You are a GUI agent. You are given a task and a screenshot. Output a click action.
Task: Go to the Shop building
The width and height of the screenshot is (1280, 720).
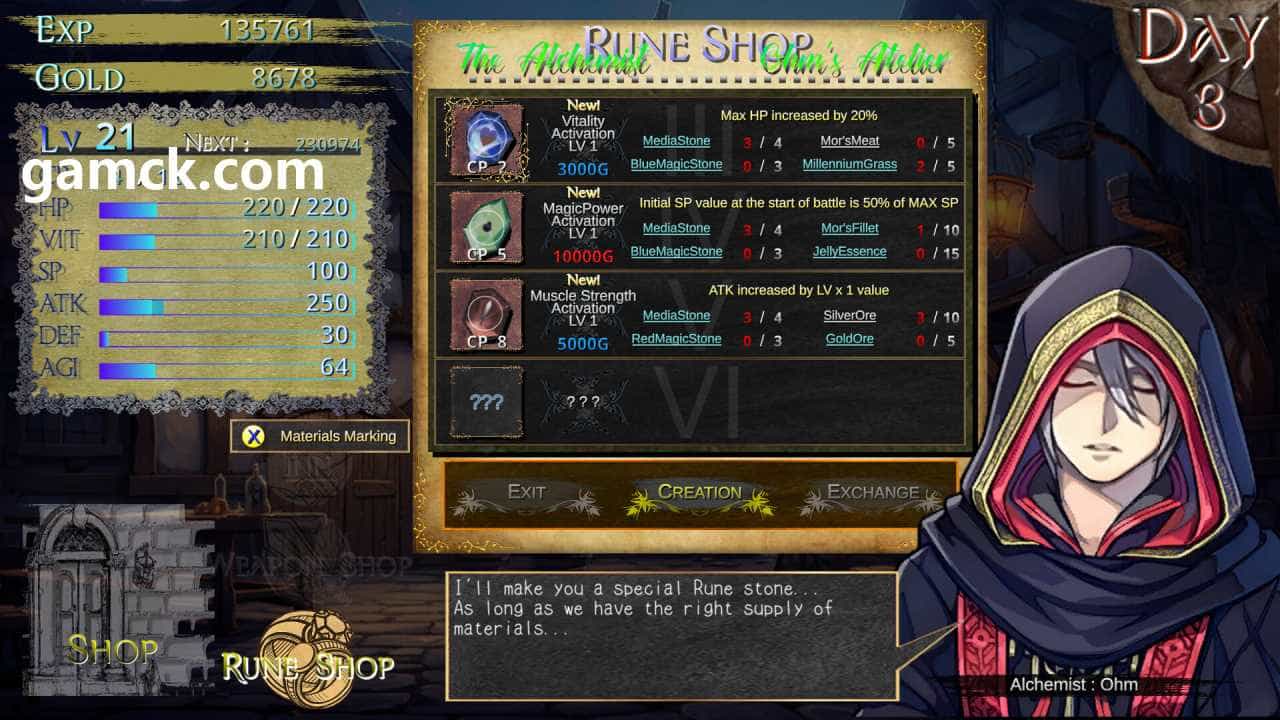click(x=113, y=650)
